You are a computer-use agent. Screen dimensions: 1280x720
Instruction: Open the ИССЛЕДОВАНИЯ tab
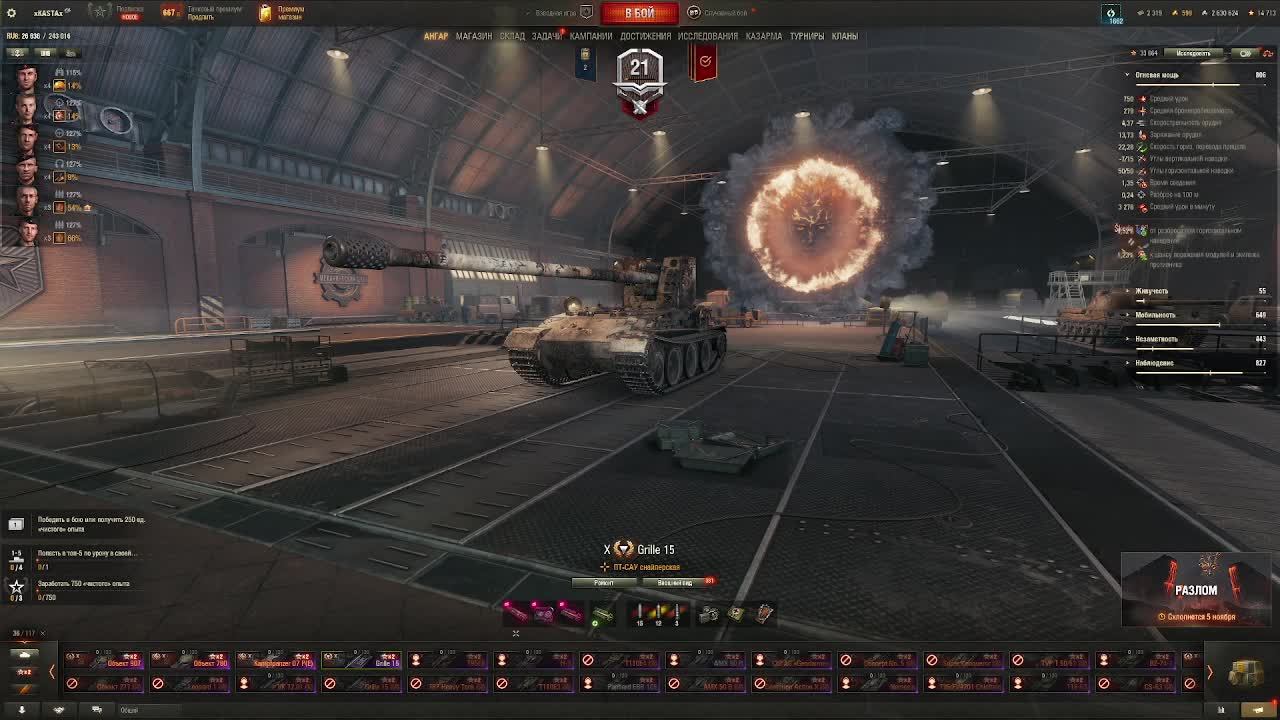(x=708, y=36)
